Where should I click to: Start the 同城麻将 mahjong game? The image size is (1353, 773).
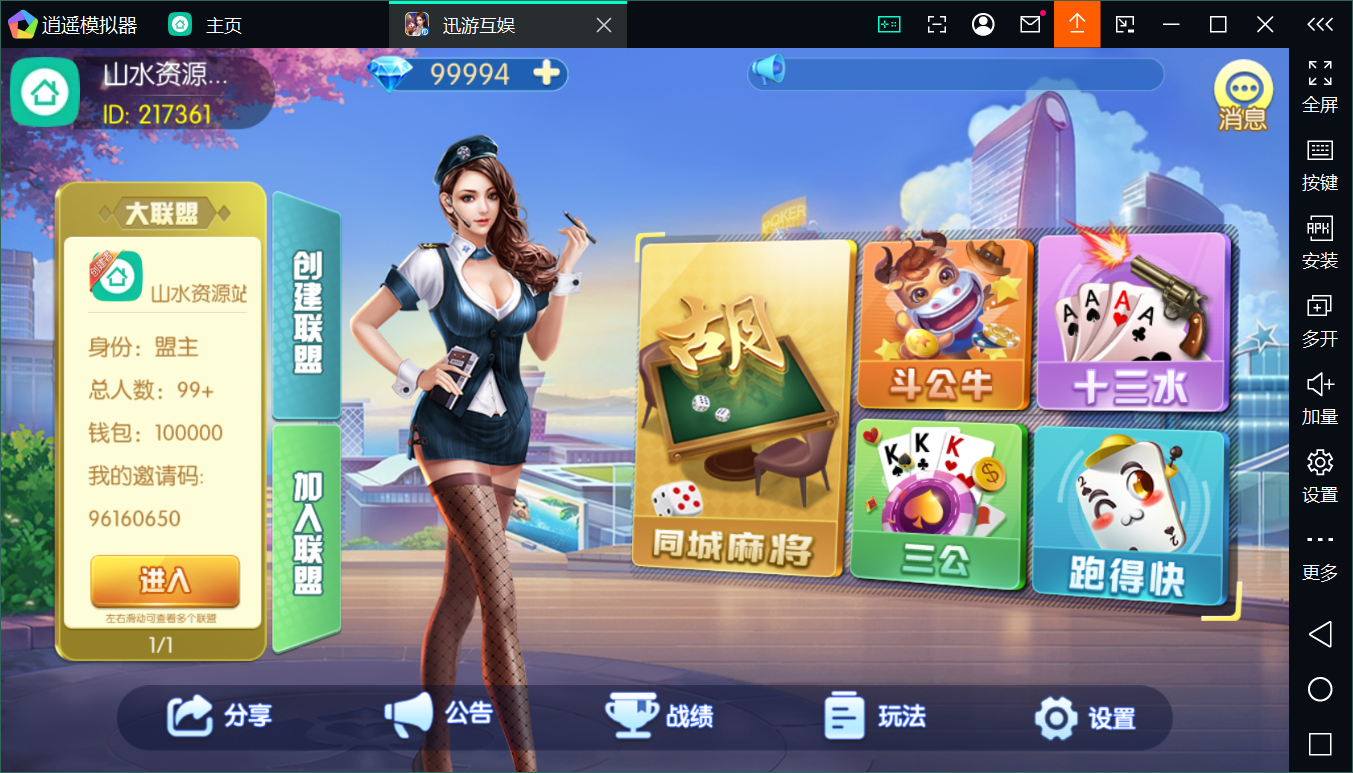click(740, 405)
